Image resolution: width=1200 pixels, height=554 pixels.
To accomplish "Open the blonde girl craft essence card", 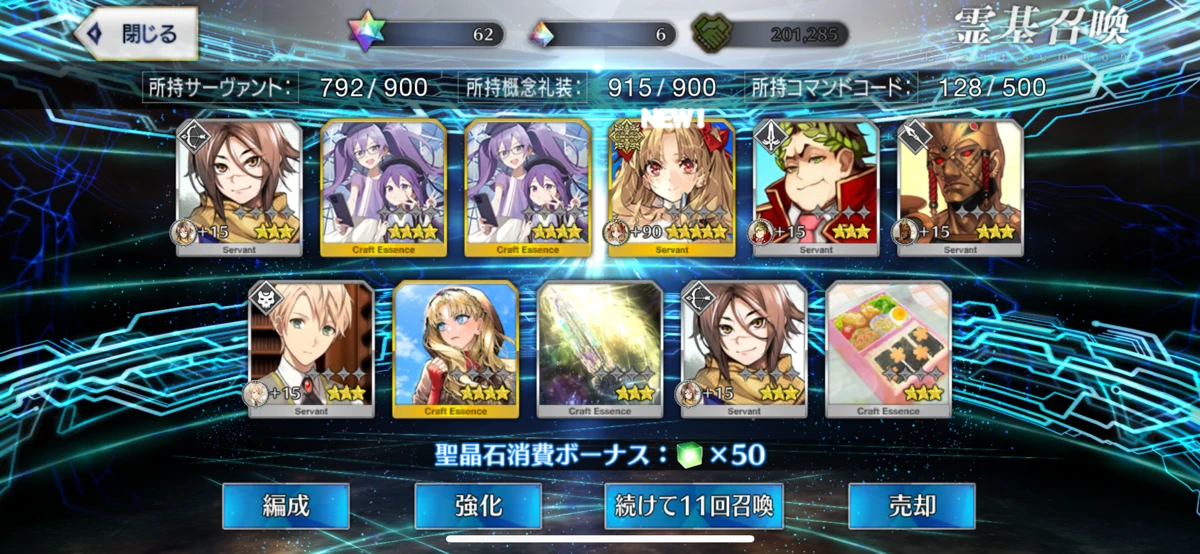I will coord(456,348).
